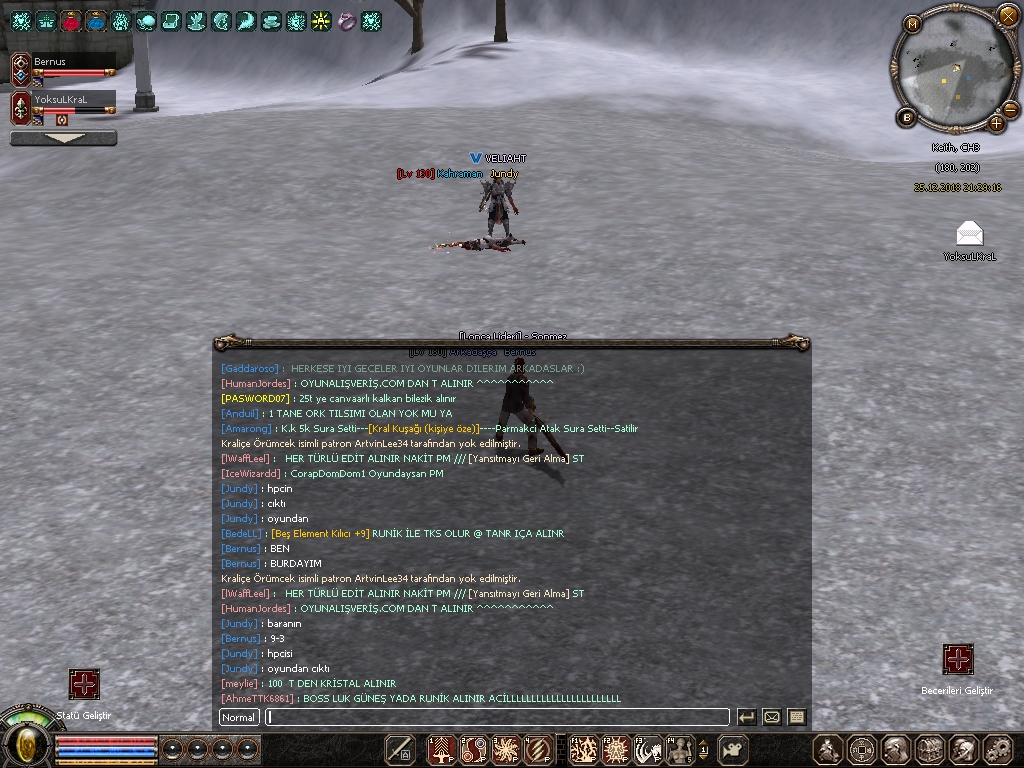This screenshot has height=768, width=1024.
Task: Toggle the camera view icon
Action: [735, 748]
